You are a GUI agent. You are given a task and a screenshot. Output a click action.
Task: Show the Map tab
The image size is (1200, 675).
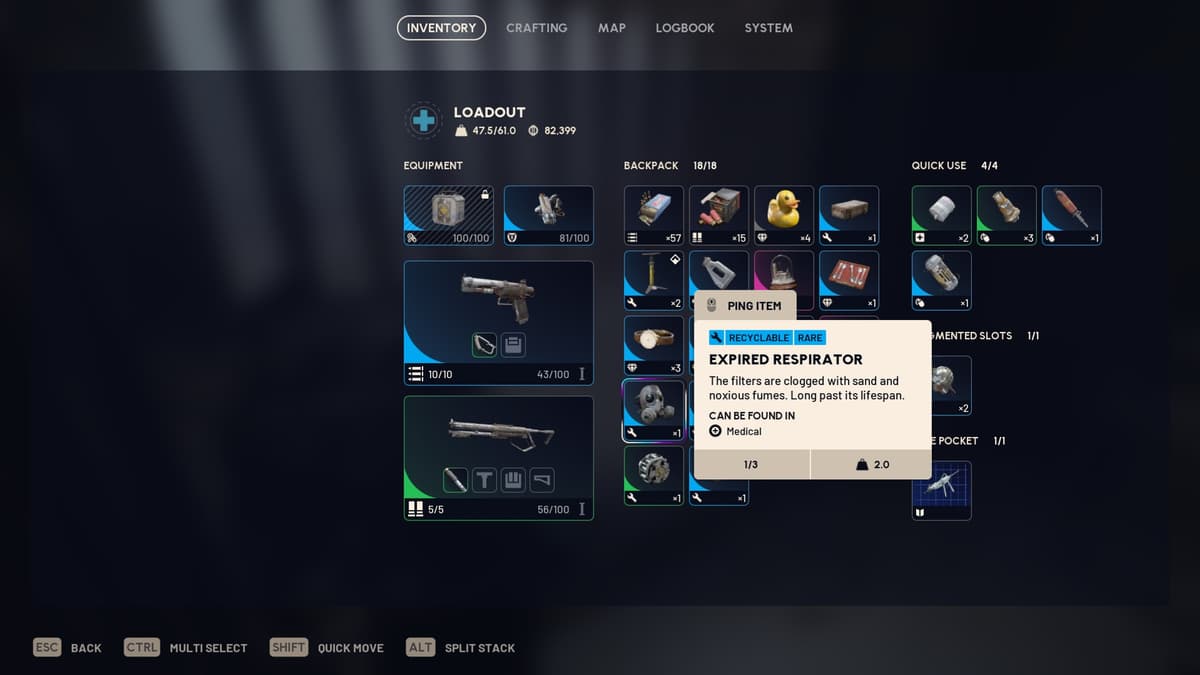[x=611, y=28]
